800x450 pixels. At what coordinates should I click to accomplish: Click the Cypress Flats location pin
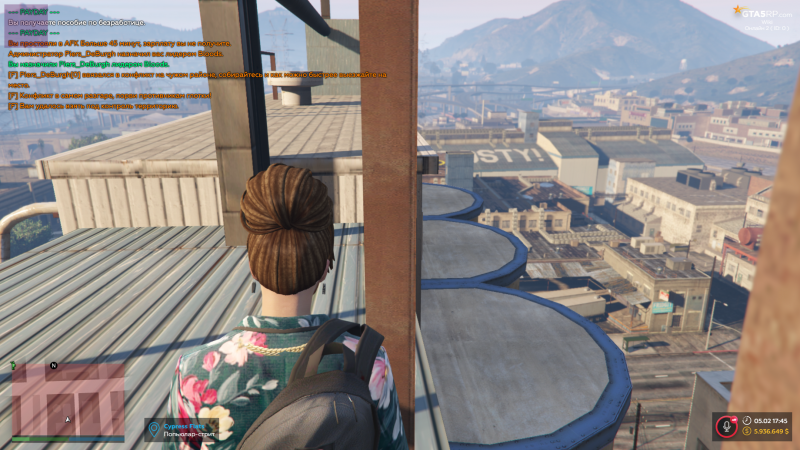[154, 428]
